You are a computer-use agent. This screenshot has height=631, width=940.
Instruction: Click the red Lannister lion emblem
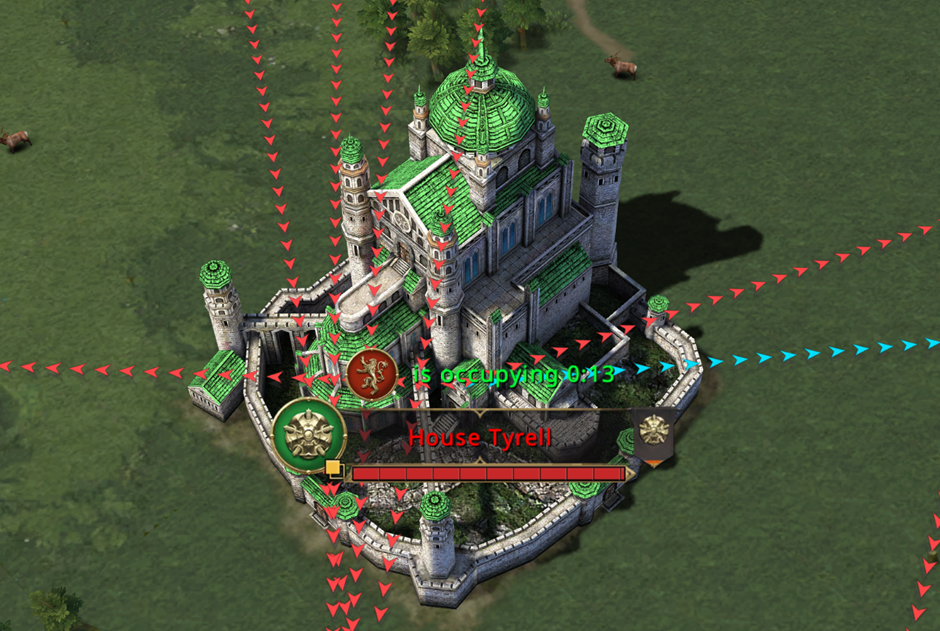(x=372, y=373)
